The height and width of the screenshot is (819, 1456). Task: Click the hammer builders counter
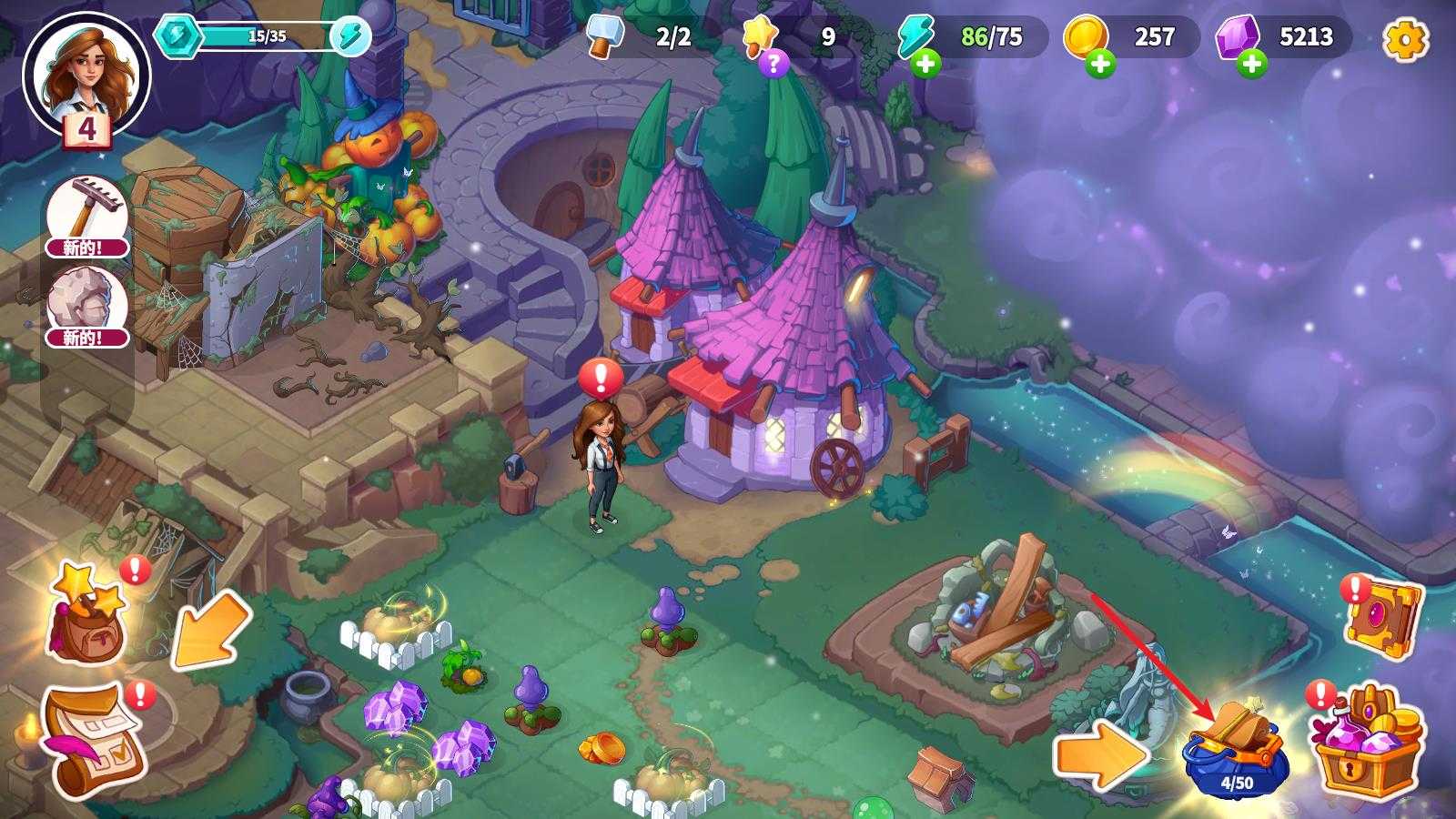[642, 37]
